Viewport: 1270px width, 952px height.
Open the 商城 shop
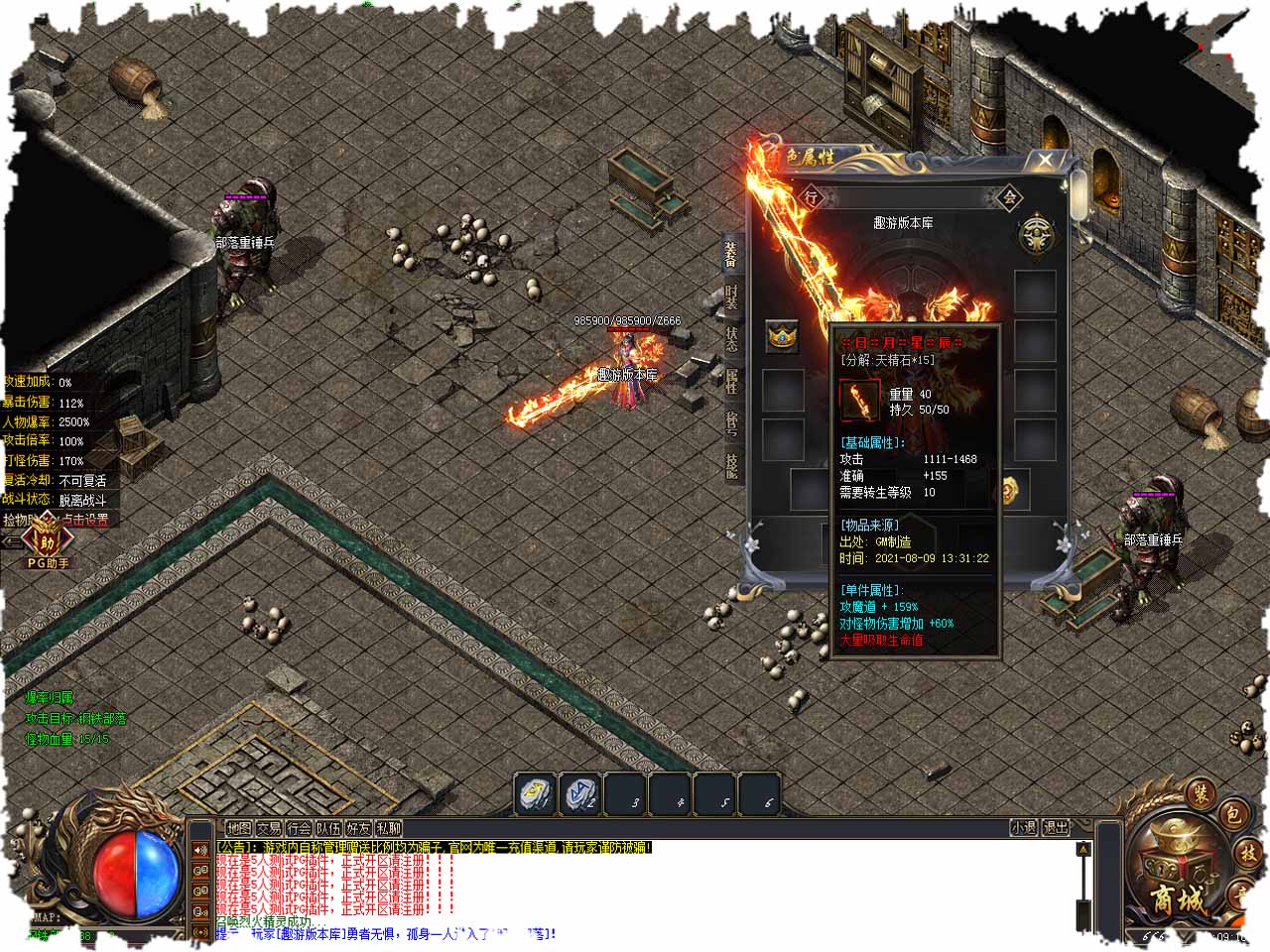(x=1178, y=875)
